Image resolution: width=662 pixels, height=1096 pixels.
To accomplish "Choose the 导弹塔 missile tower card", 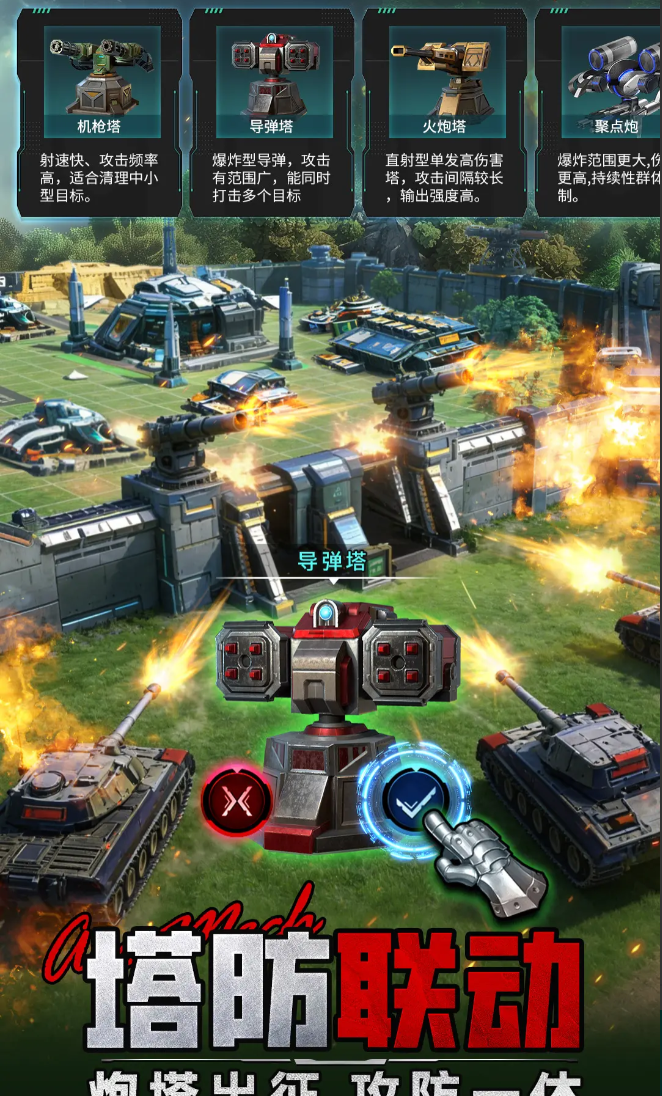I will click(x=271, y=112).
